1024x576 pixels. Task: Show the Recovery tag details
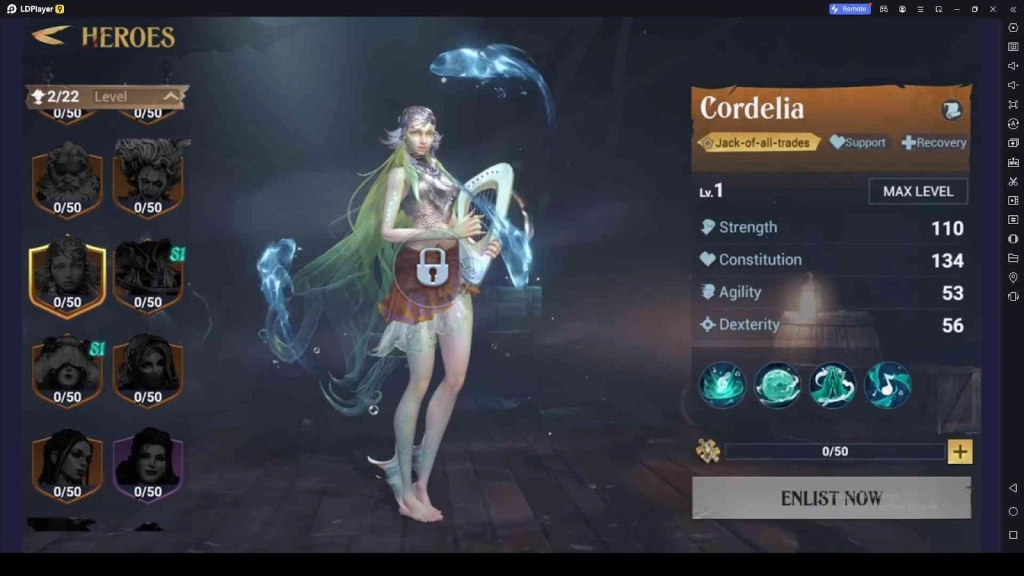coord(934,143)
